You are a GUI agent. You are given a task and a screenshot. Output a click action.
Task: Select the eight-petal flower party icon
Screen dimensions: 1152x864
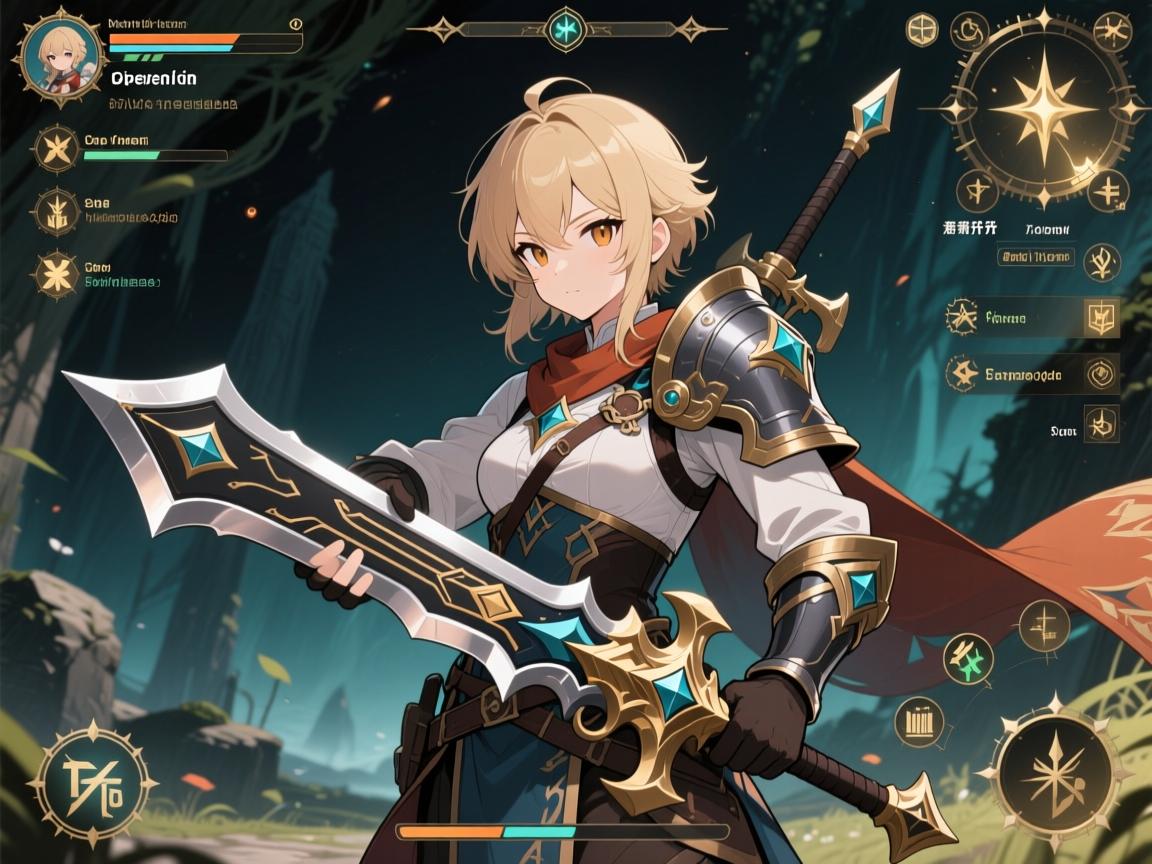click(56, 274)
